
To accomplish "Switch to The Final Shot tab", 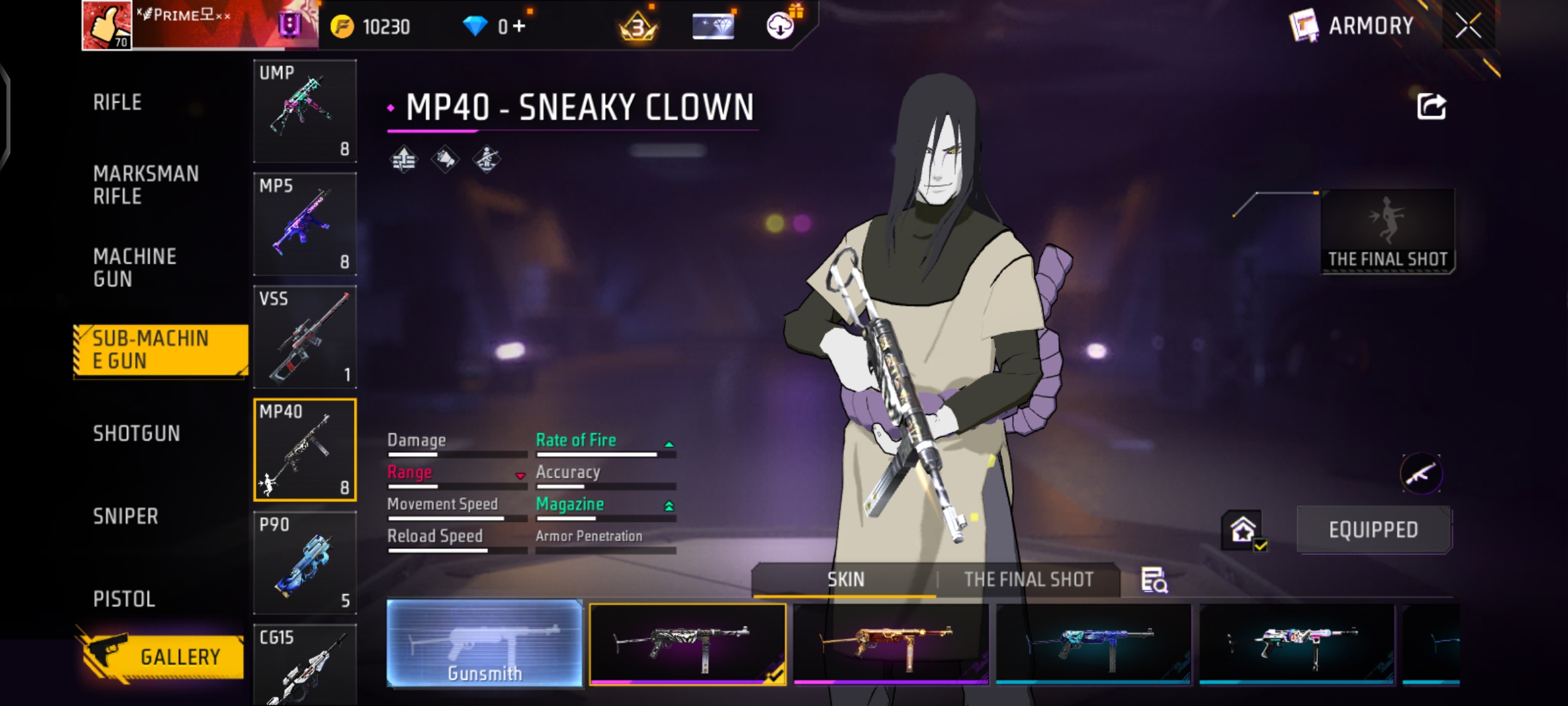I will (1028, 580).
